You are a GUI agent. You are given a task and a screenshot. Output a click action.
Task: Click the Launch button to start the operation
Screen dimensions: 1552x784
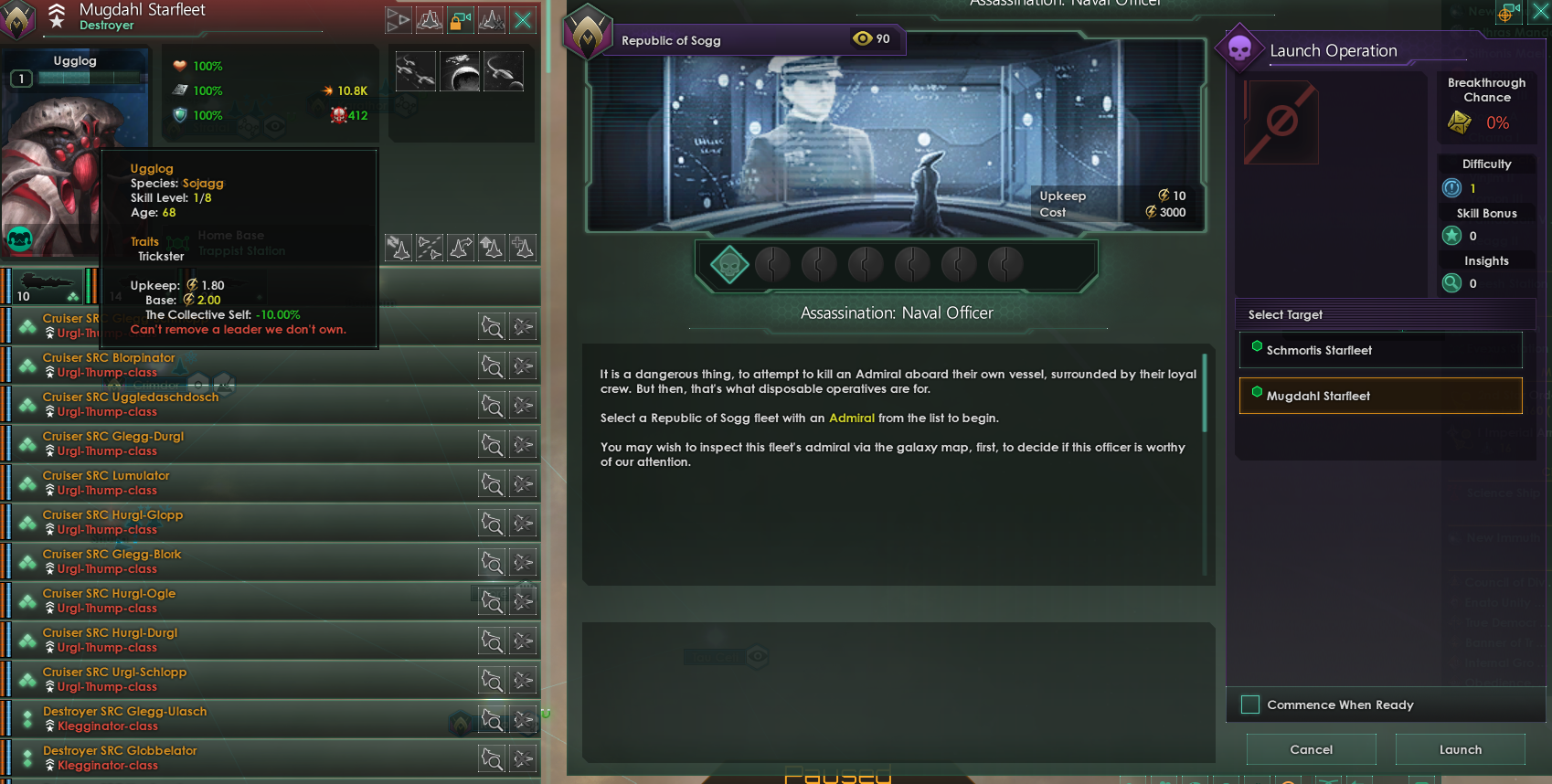click(x=1461, y=749)
